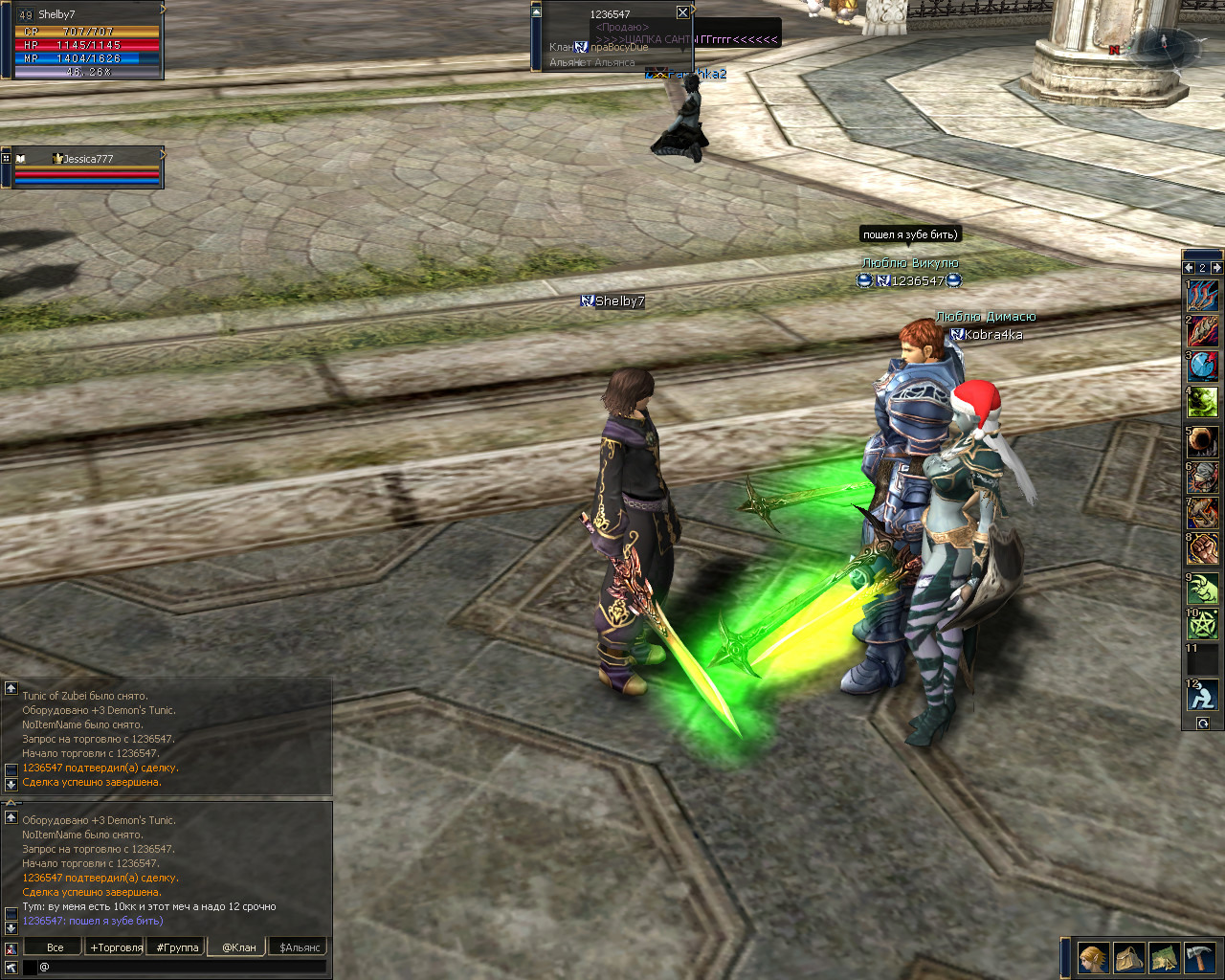Open the world map icon

tap(1164, 957)
